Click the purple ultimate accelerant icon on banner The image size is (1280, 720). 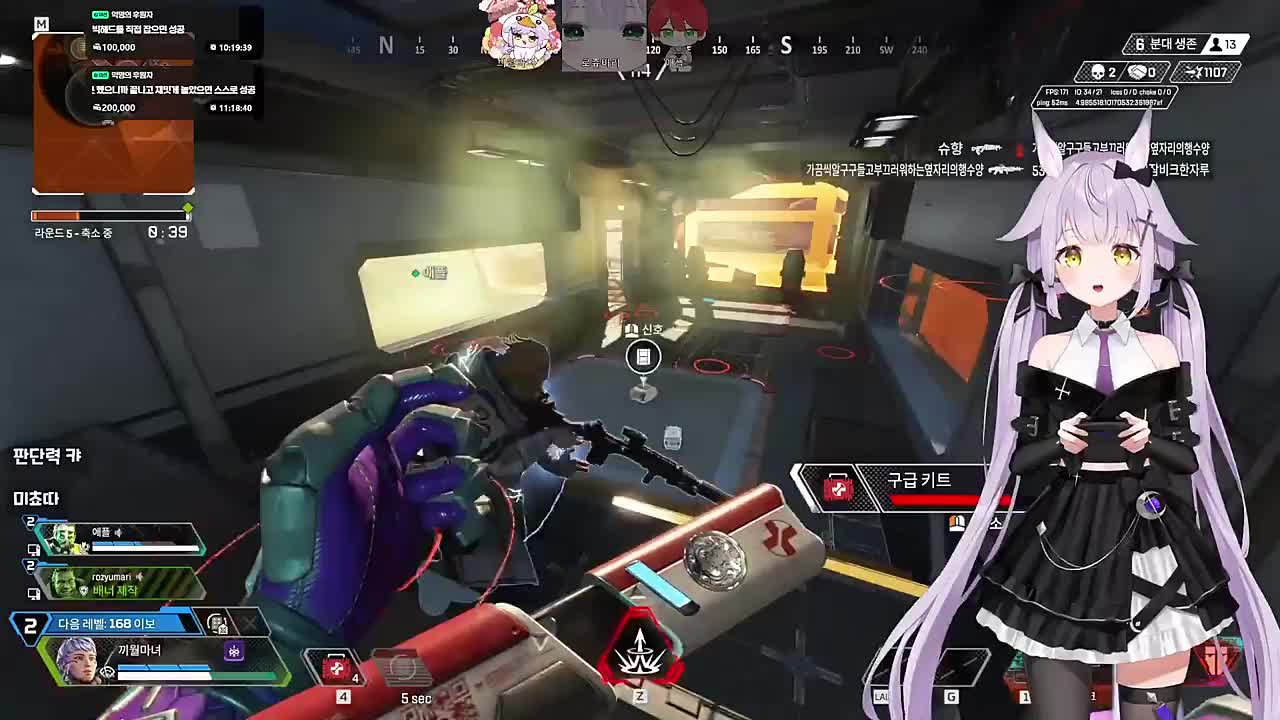tap(234, 651)
